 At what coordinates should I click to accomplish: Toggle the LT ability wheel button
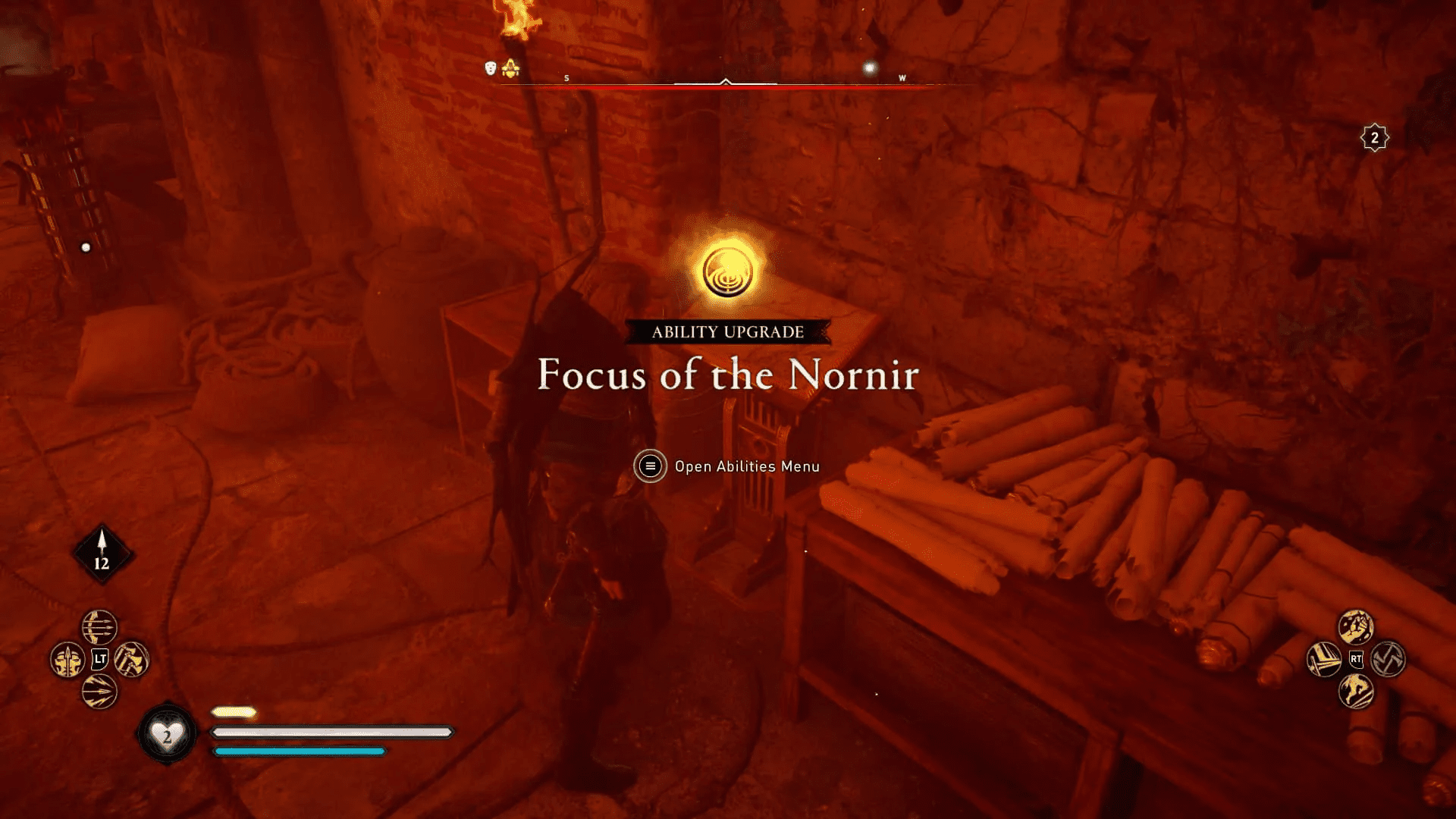click(99, 659)
